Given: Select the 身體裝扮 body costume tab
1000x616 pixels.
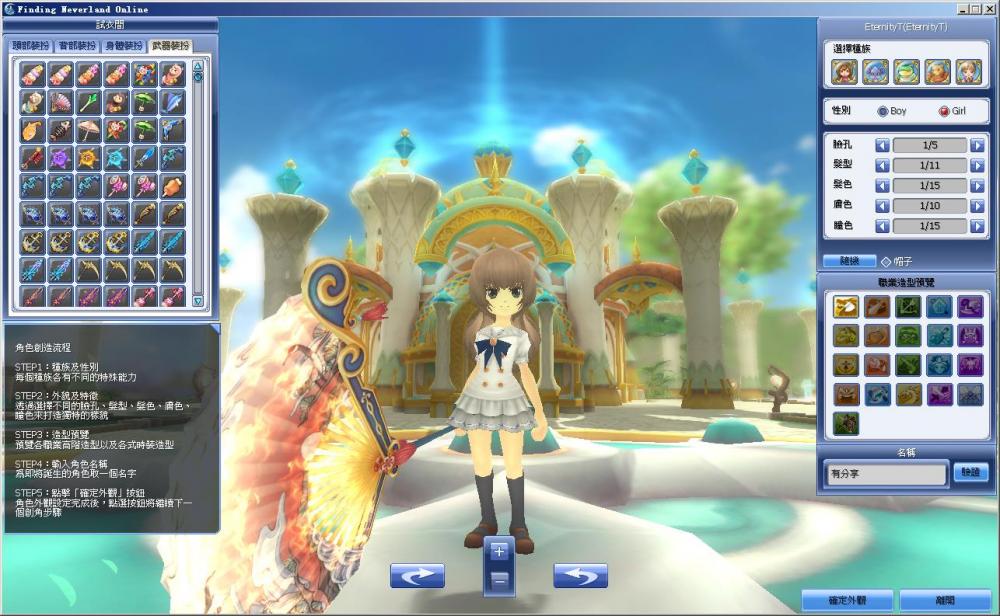Looking at the screenshot, I should coord(122,46).
